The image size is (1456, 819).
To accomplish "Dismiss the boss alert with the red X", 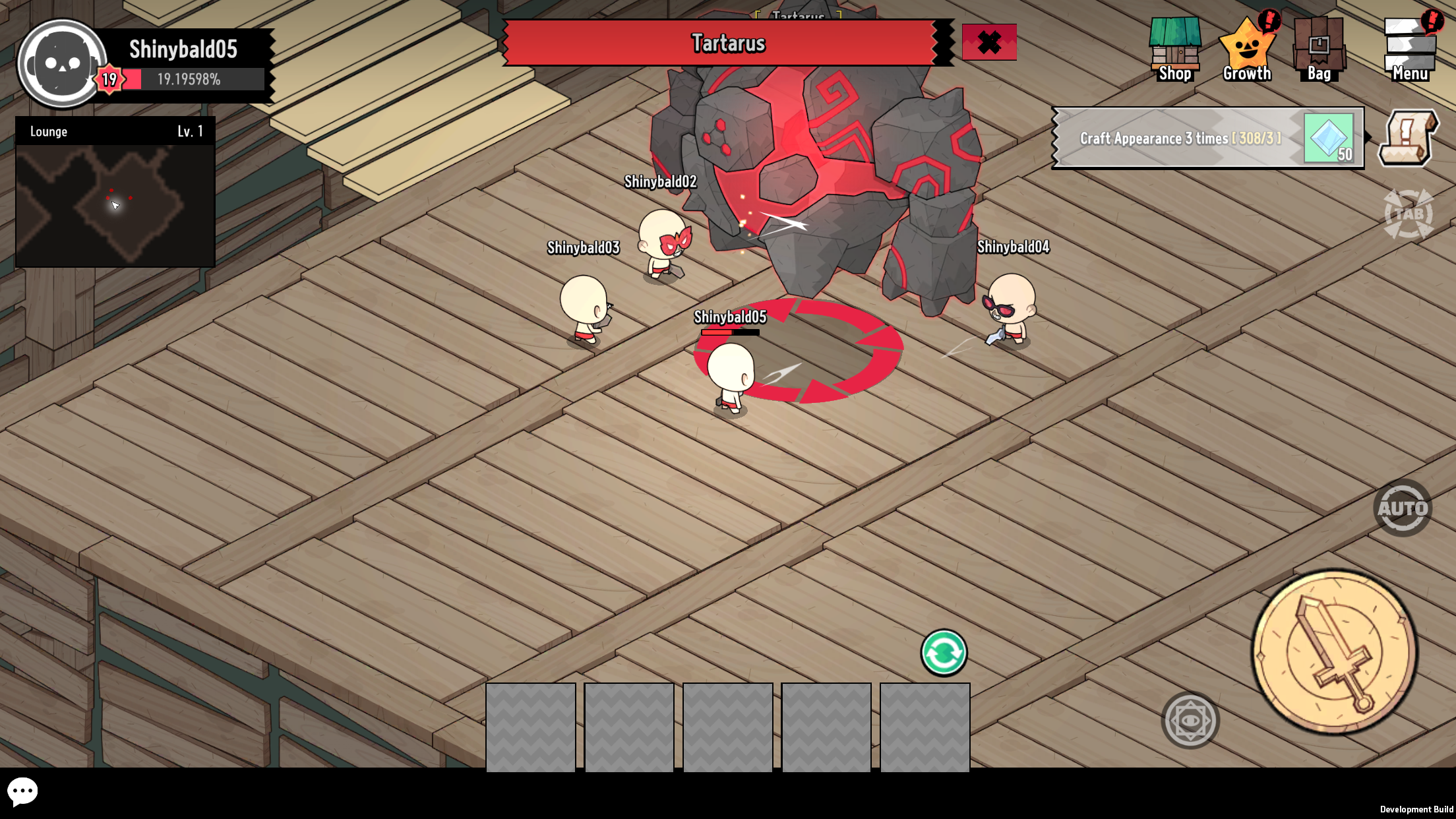I will [989, 42].
